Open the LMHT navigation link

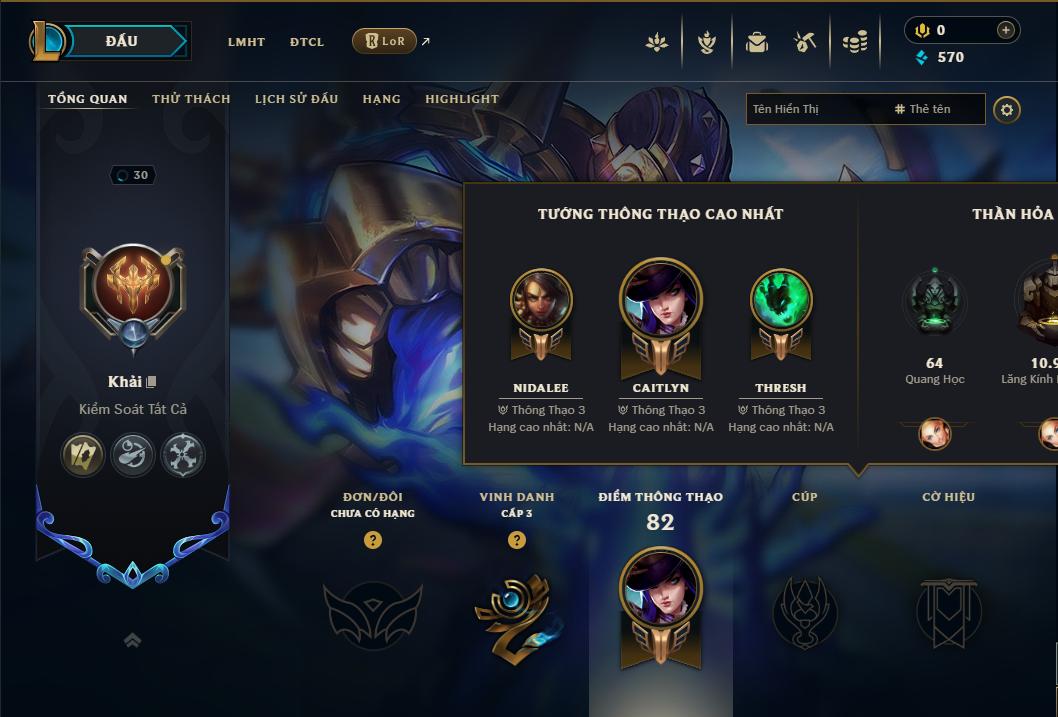coord(246,42)
